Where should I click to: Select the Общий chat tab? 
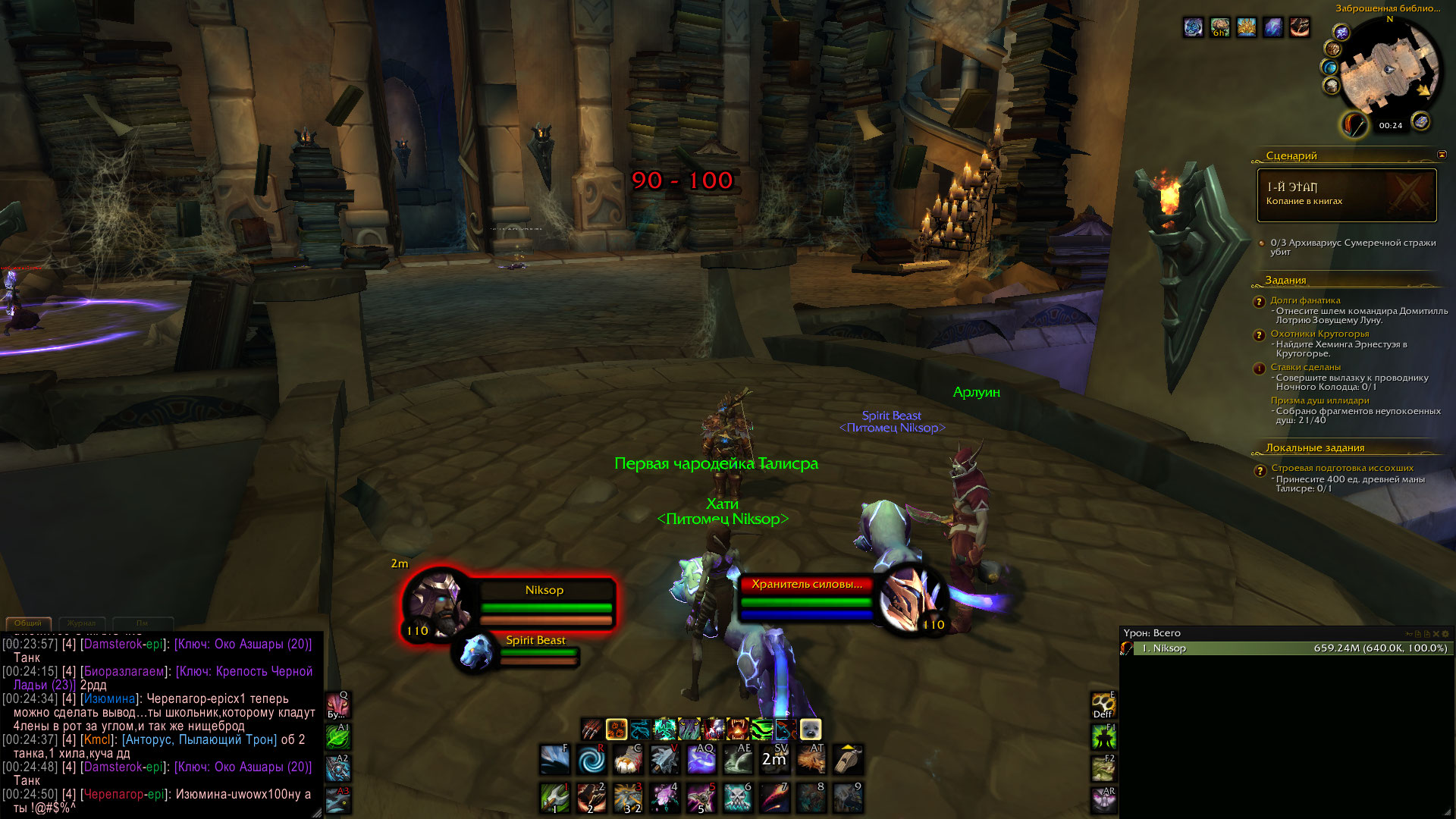28,623
